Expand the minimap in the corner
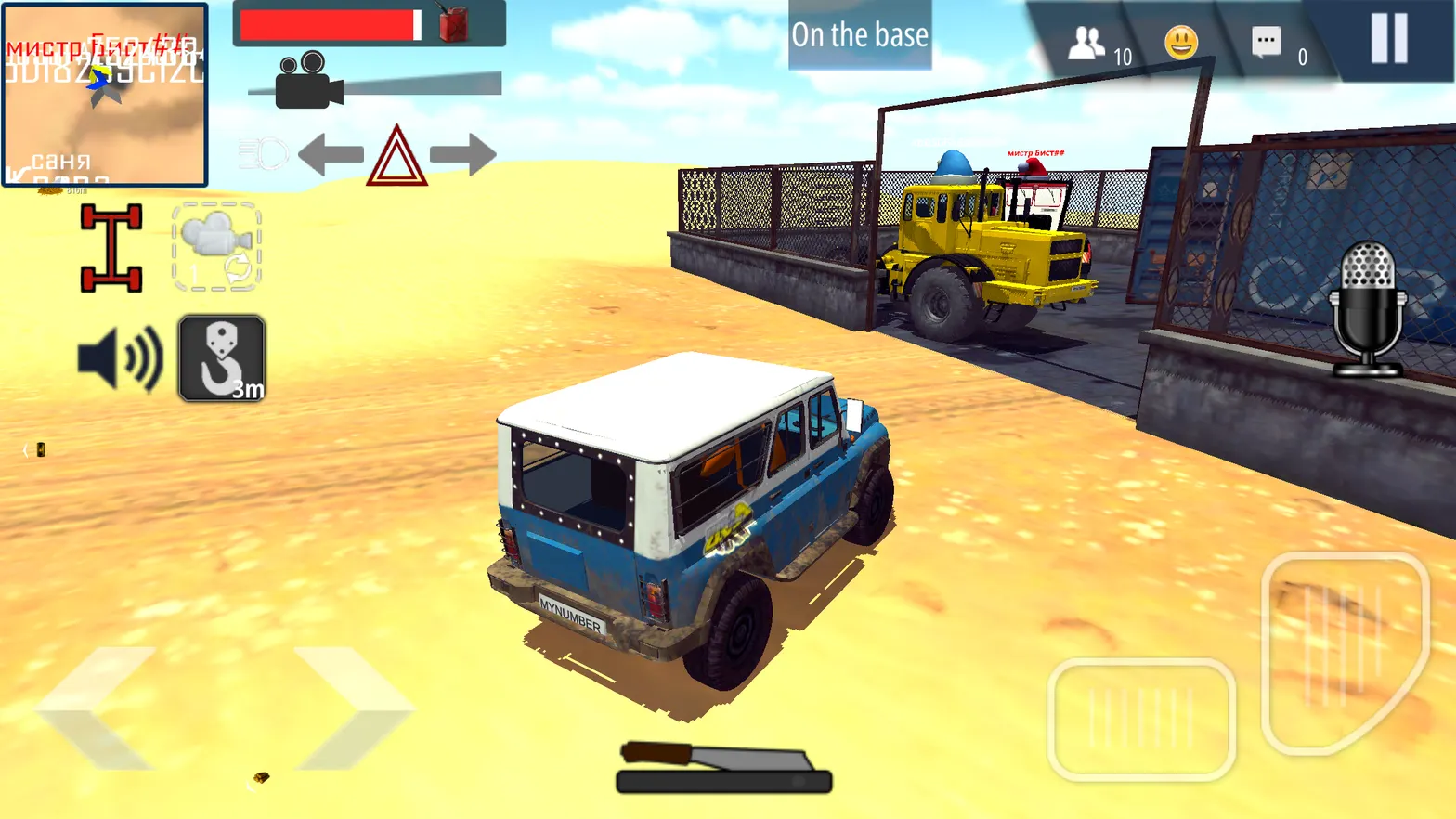The height and width of the screenshot is (819, 1456). [x=105, y=93]
